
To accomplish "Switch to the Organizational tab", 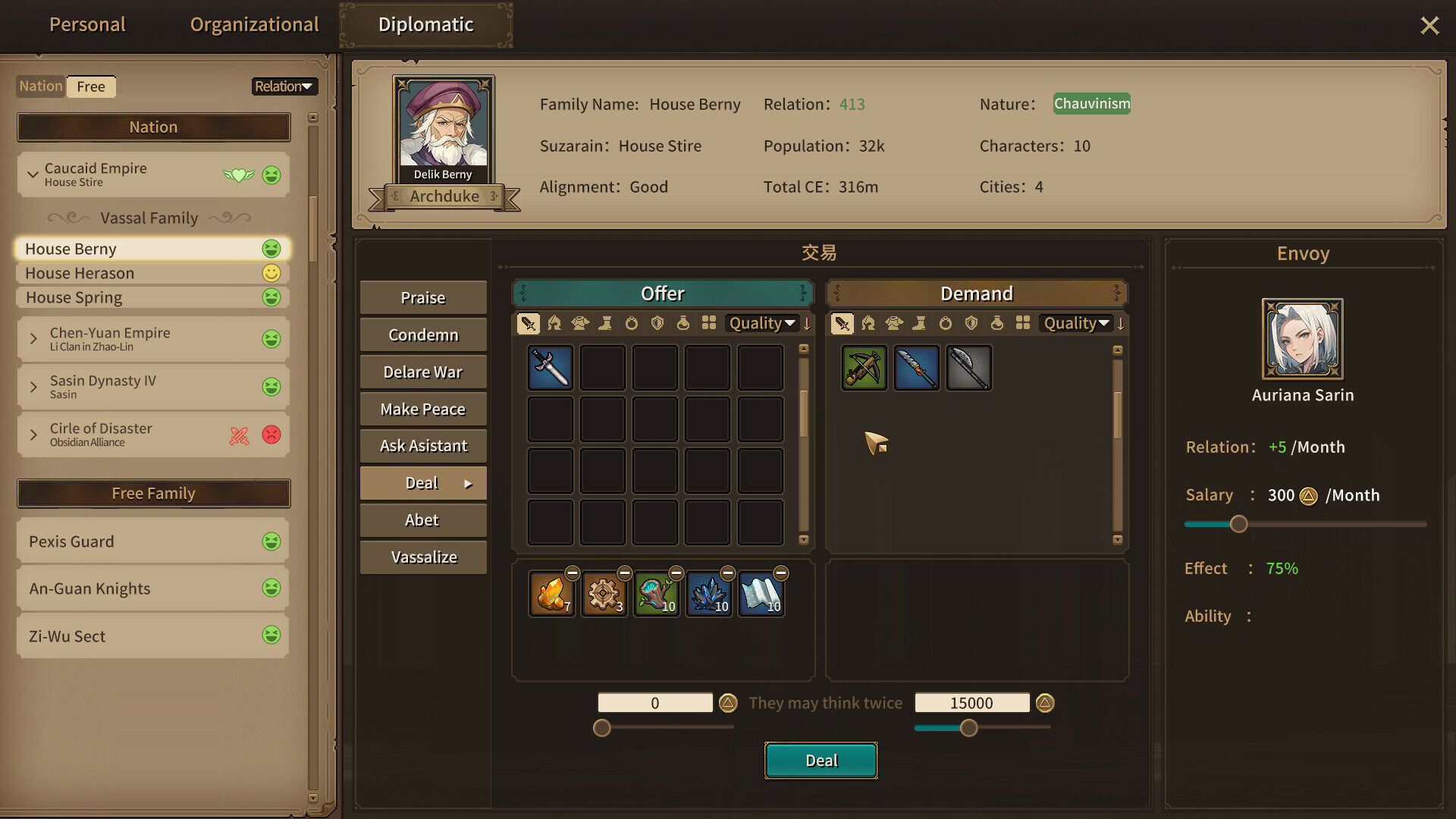I will click(254, 24).
